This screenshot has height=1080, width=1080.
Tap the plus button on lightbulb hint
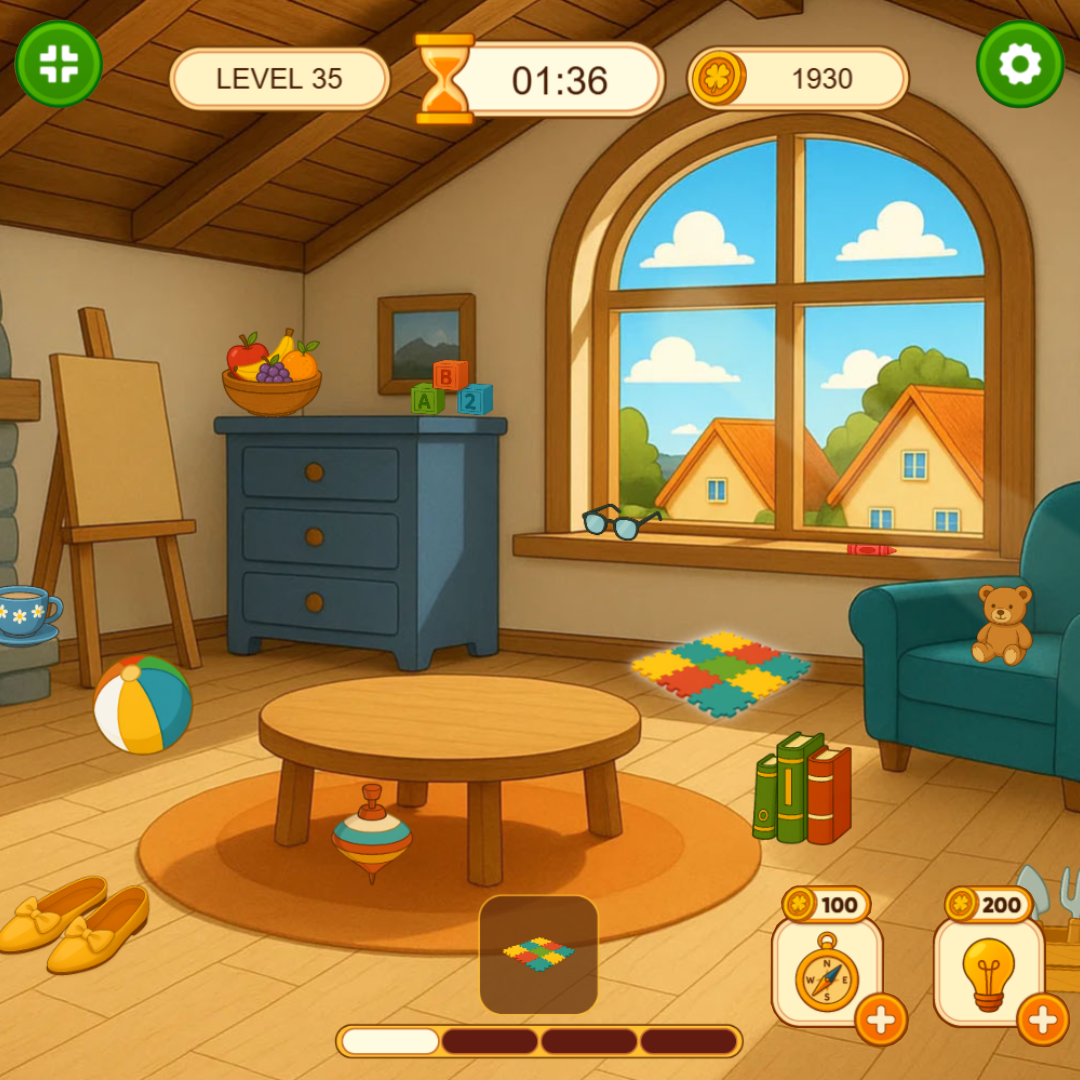[x=1043, y=1020]
